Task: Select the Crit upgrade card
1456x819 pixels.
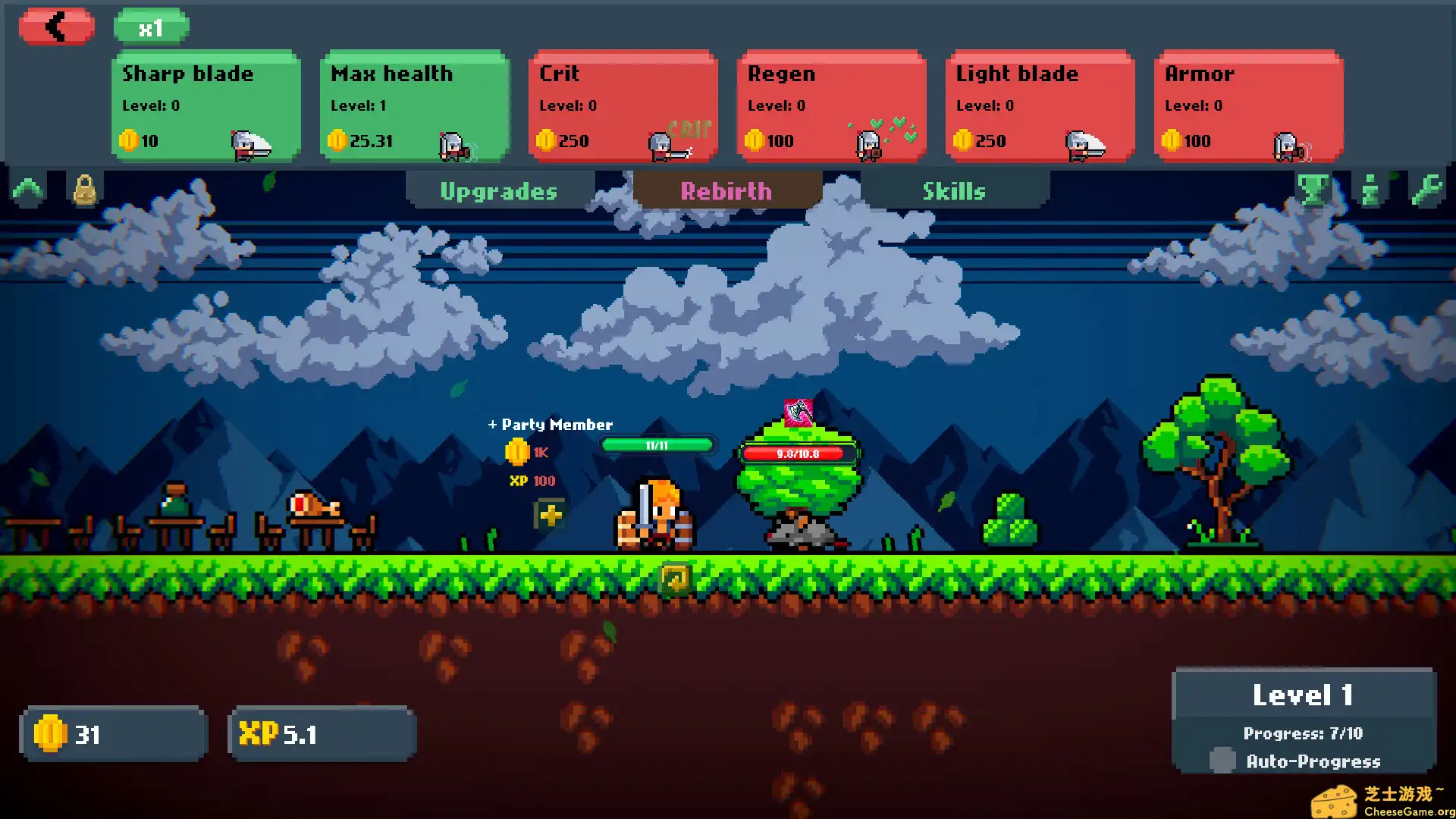Action: click(x=623, y=106)
